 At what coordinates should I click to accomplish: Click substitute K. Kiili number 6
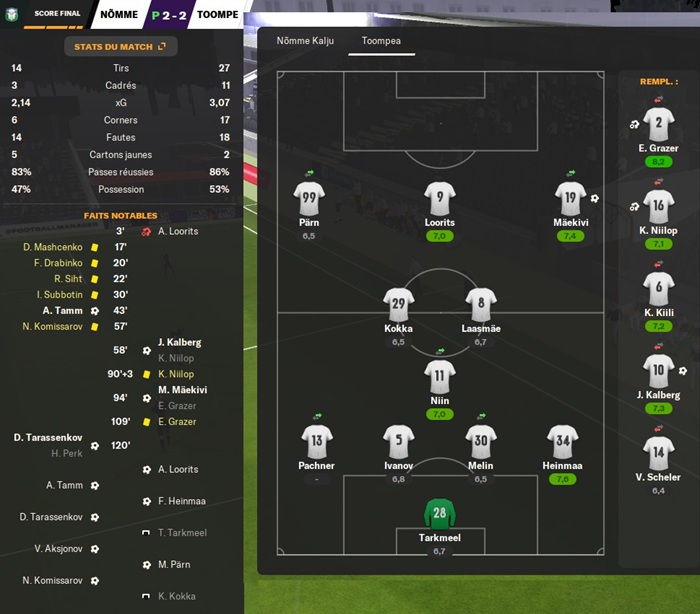(658, 289)
